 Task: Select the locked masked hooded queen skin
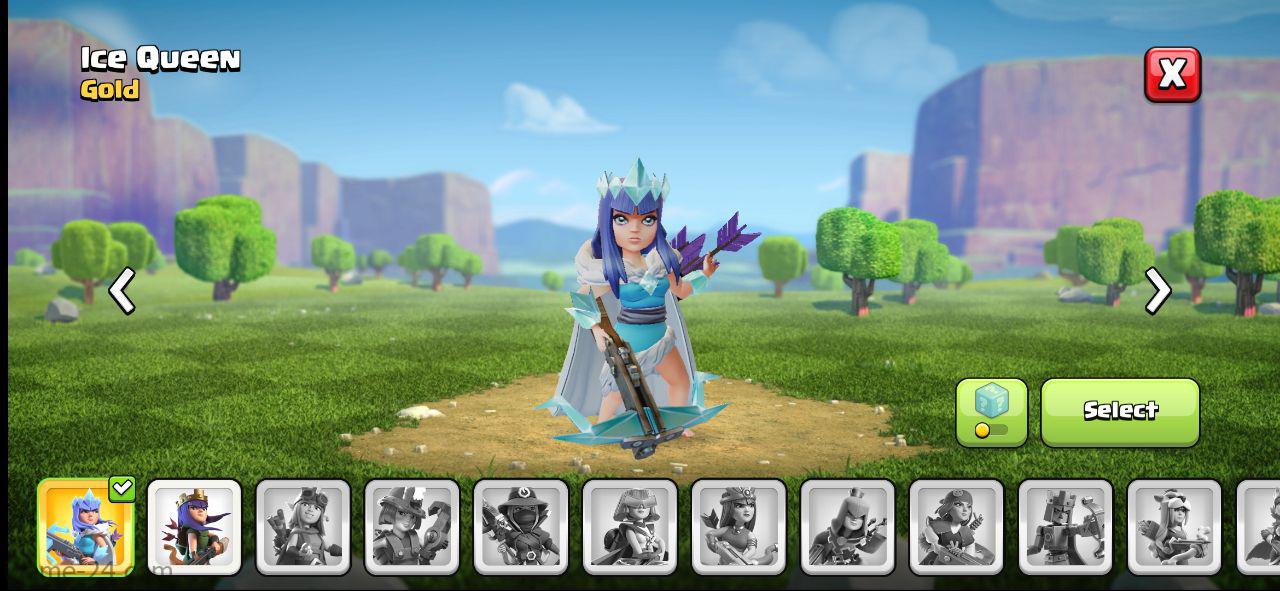tap(521, 527)
